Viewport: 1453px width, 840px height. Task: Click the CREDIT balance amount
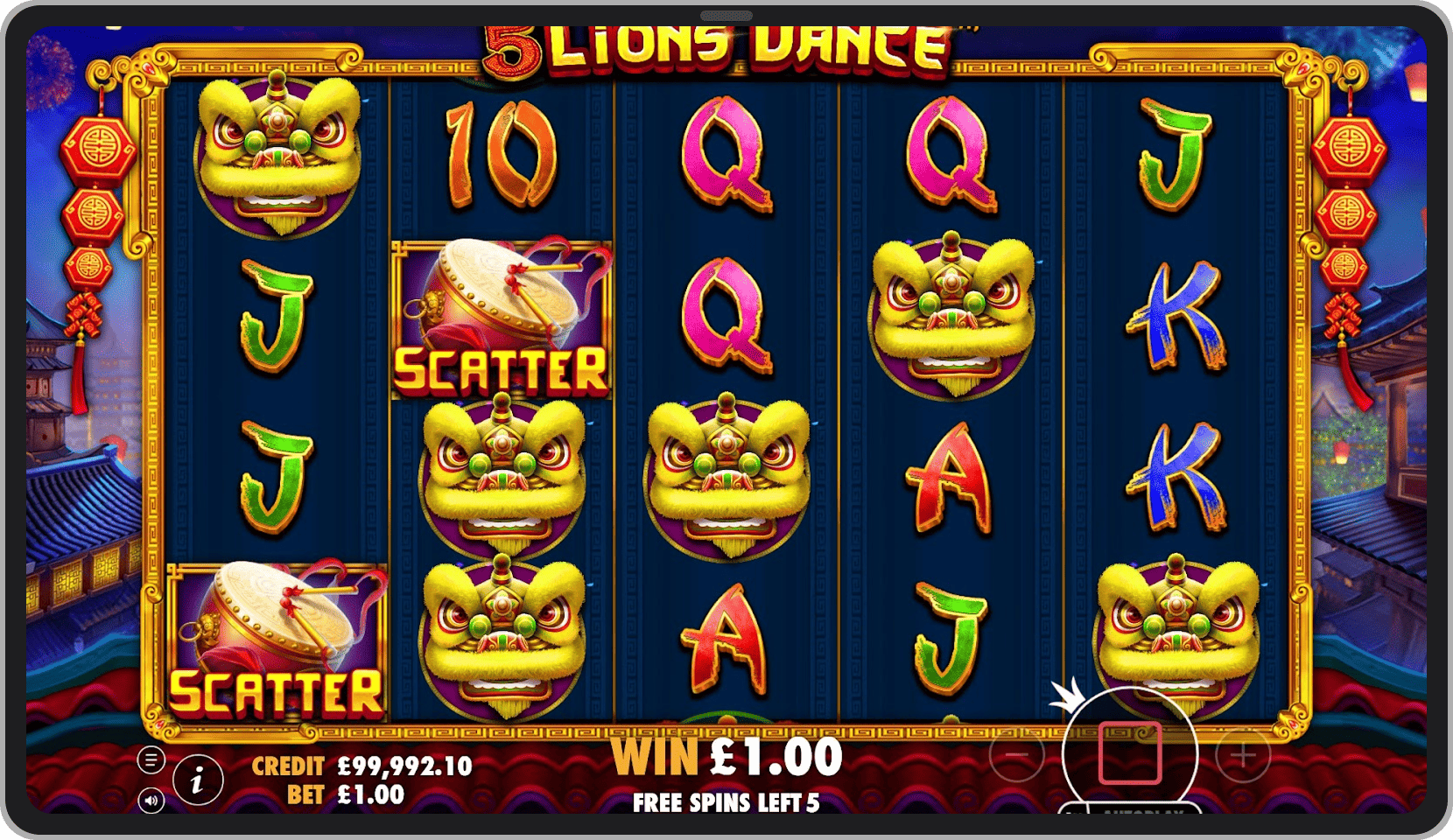coord(403,766)
